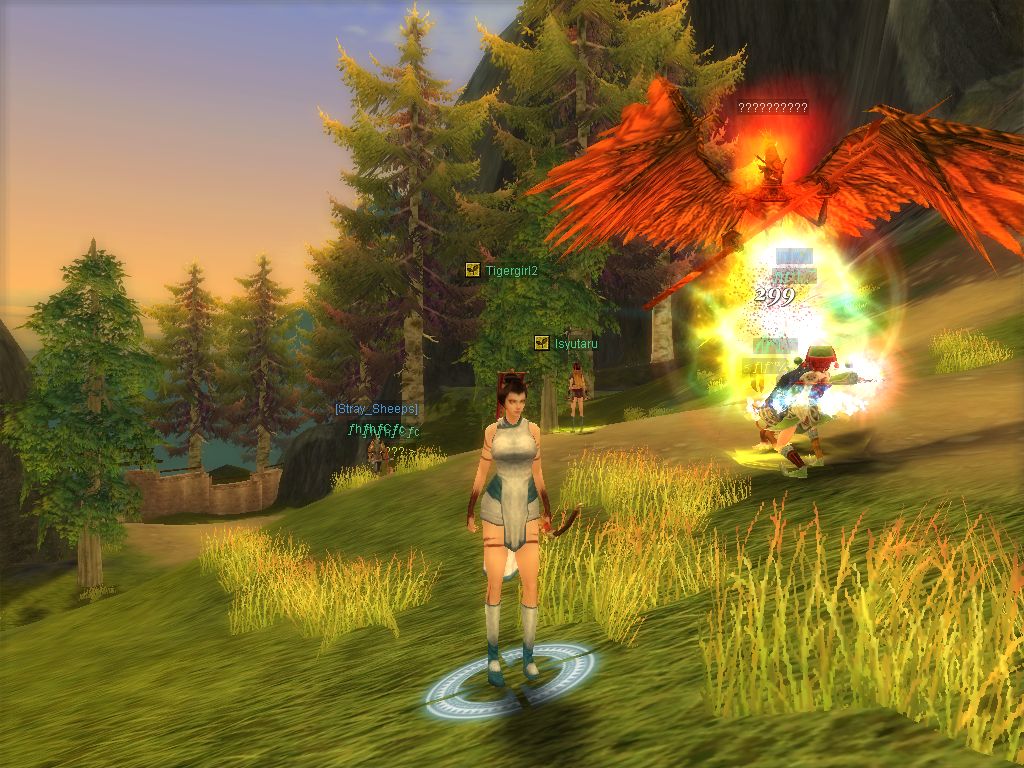This screenshot has height=768, width=1024.
Task: Target the Isyutaru name label
Action: tap(576, 344)
